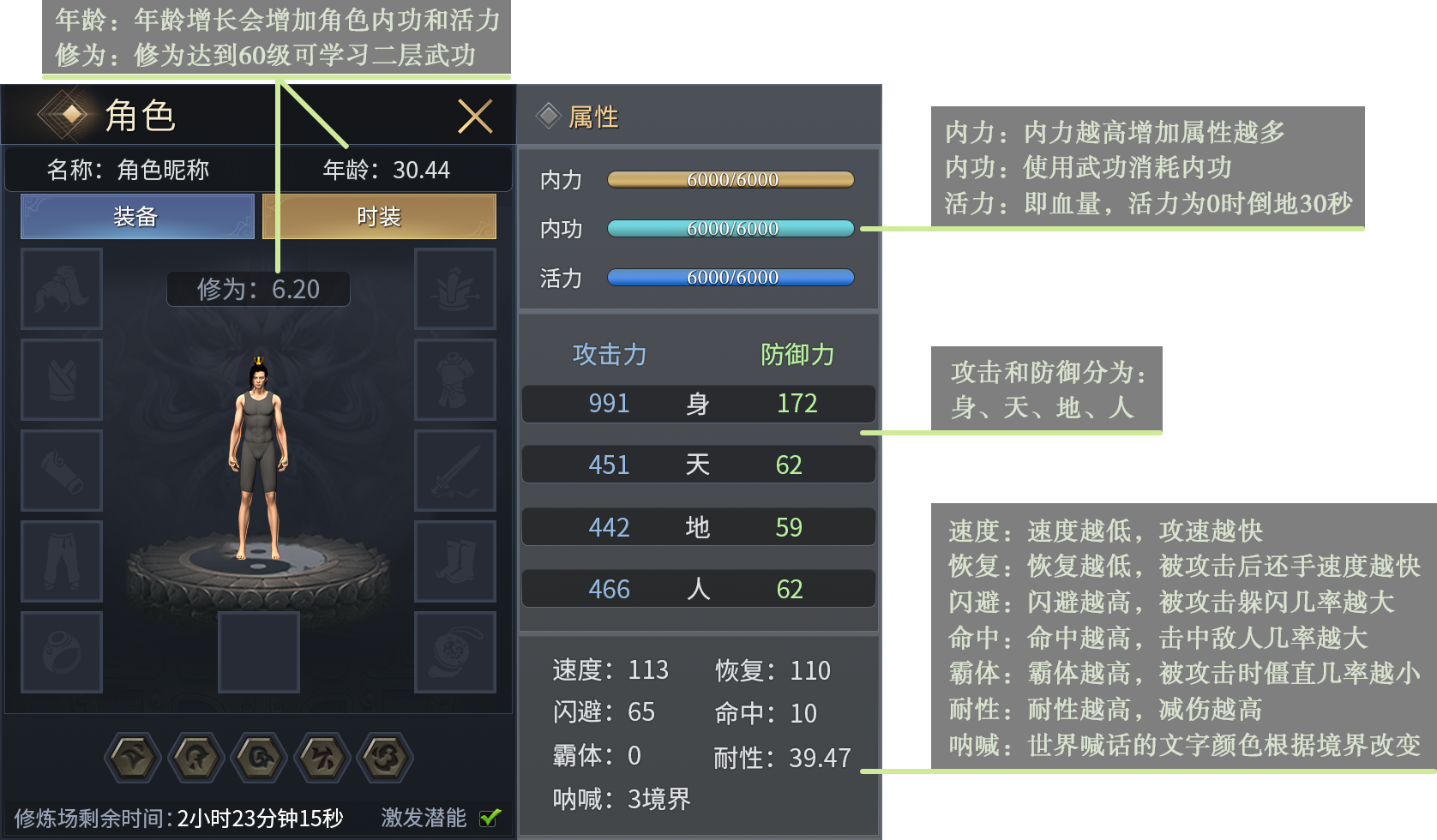Choose the bracer equipment slot
This screenshot has width=1437, height=840.
pyautogui.click(x=62, y=471)
